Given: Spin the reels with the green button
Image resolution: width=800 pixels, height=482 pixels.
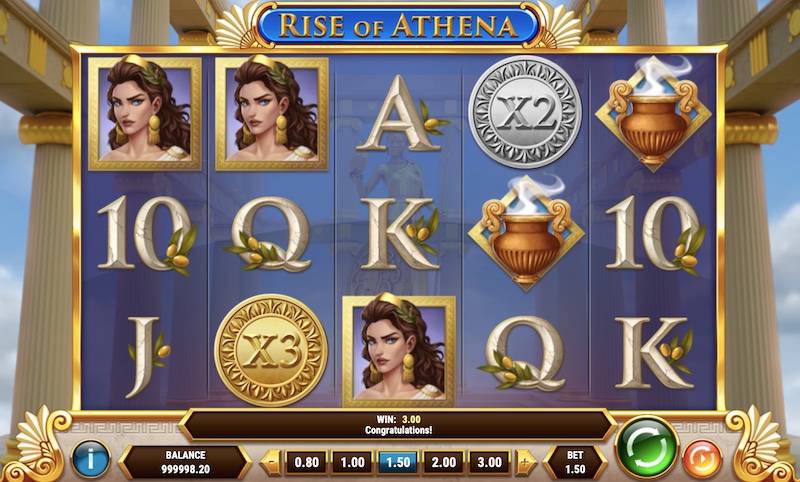Looking at the screenshot, I should [646, 447].
